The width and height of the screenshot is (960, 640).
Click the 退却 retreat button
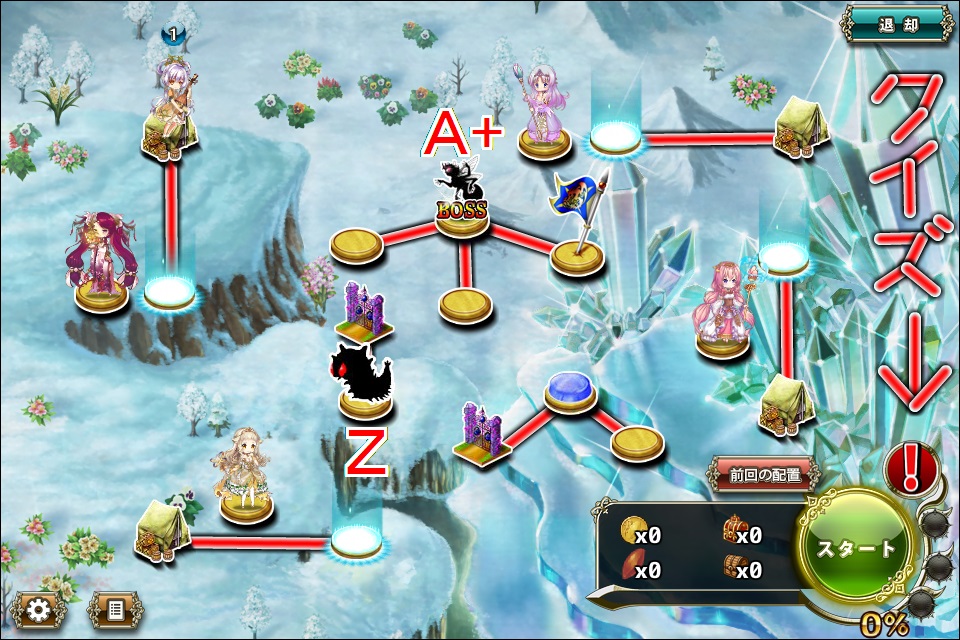897,23
